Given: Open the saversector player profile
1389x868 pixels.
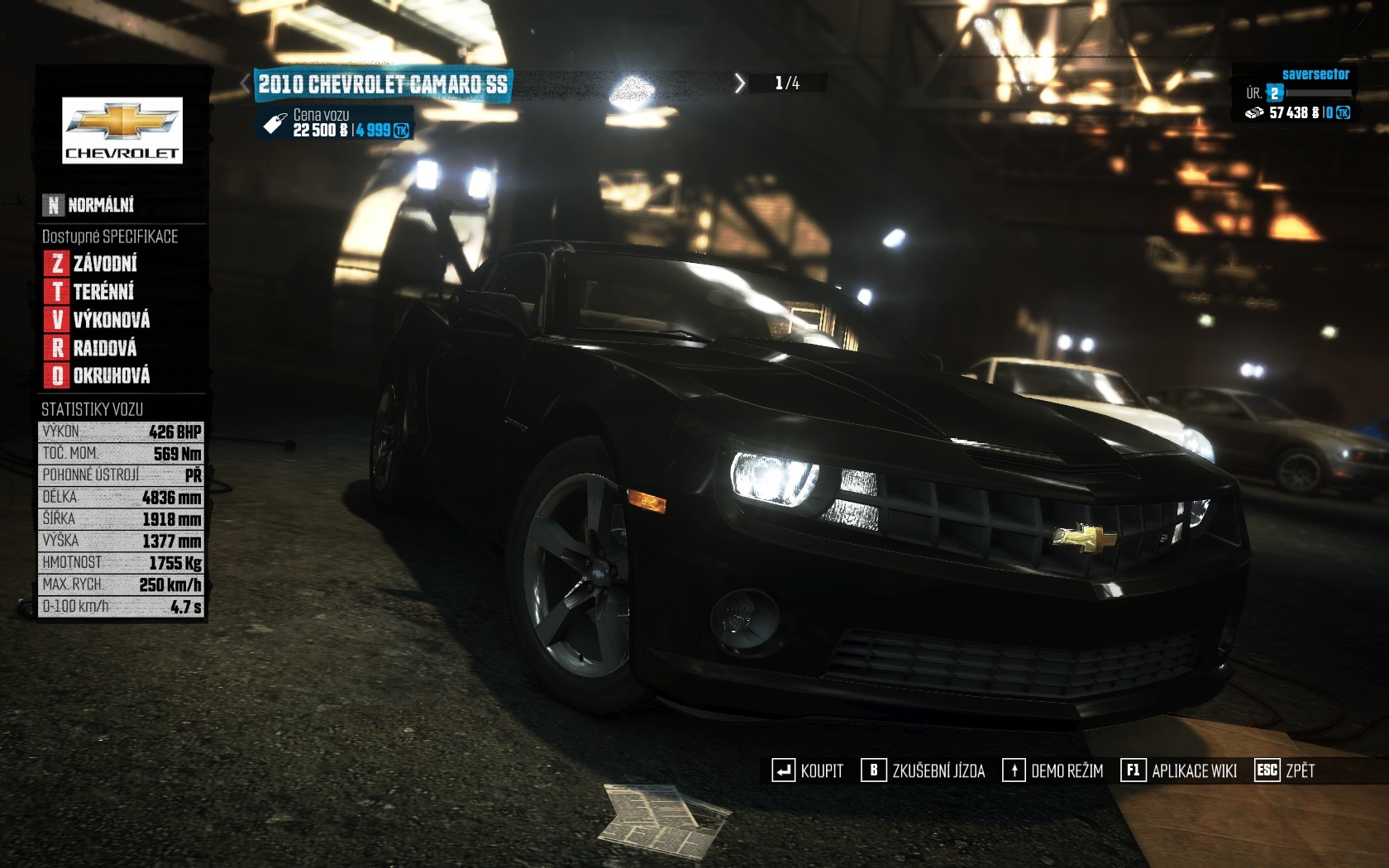Looking at the screenshot, I should [x=1315, y=74].
